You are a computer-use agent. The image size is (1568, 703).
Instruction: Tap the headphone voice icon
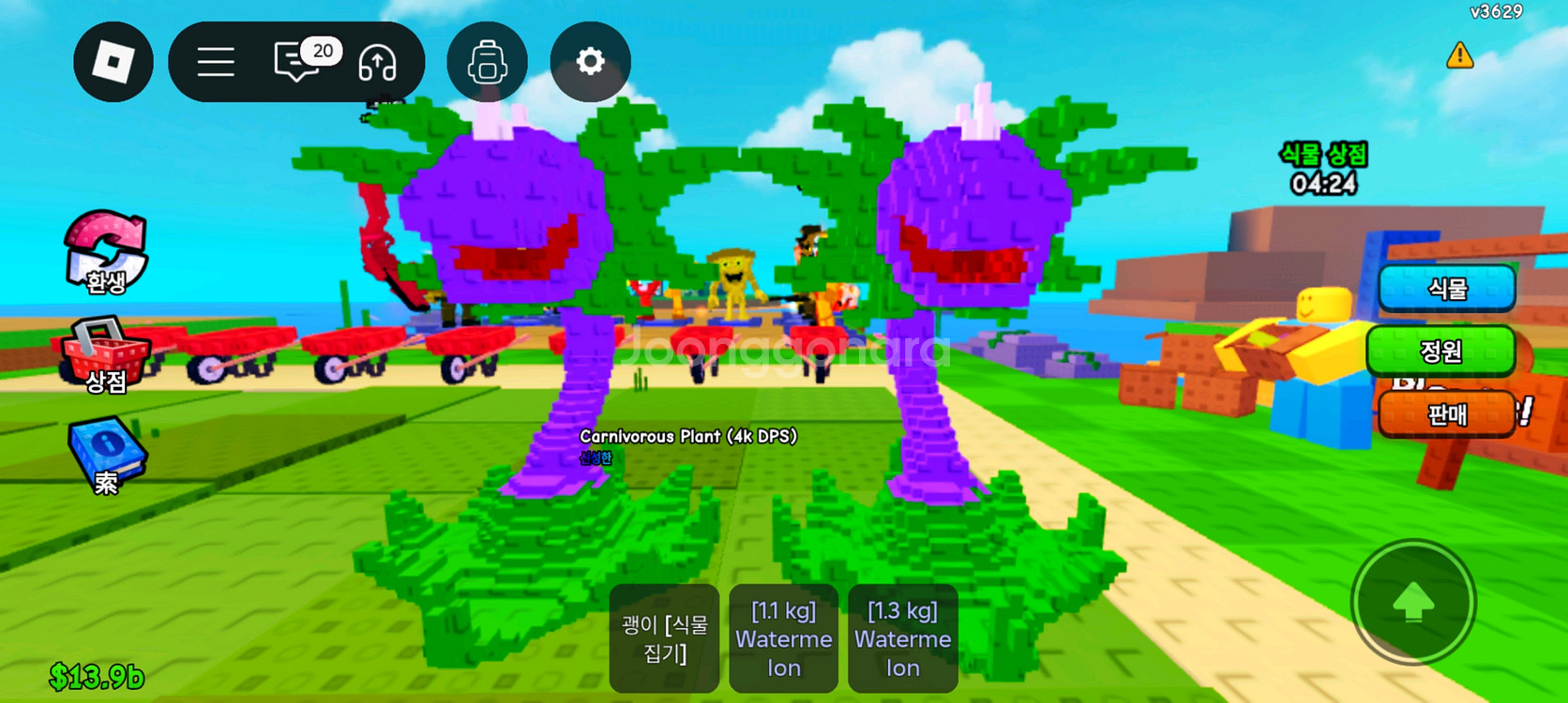point(378,63)
